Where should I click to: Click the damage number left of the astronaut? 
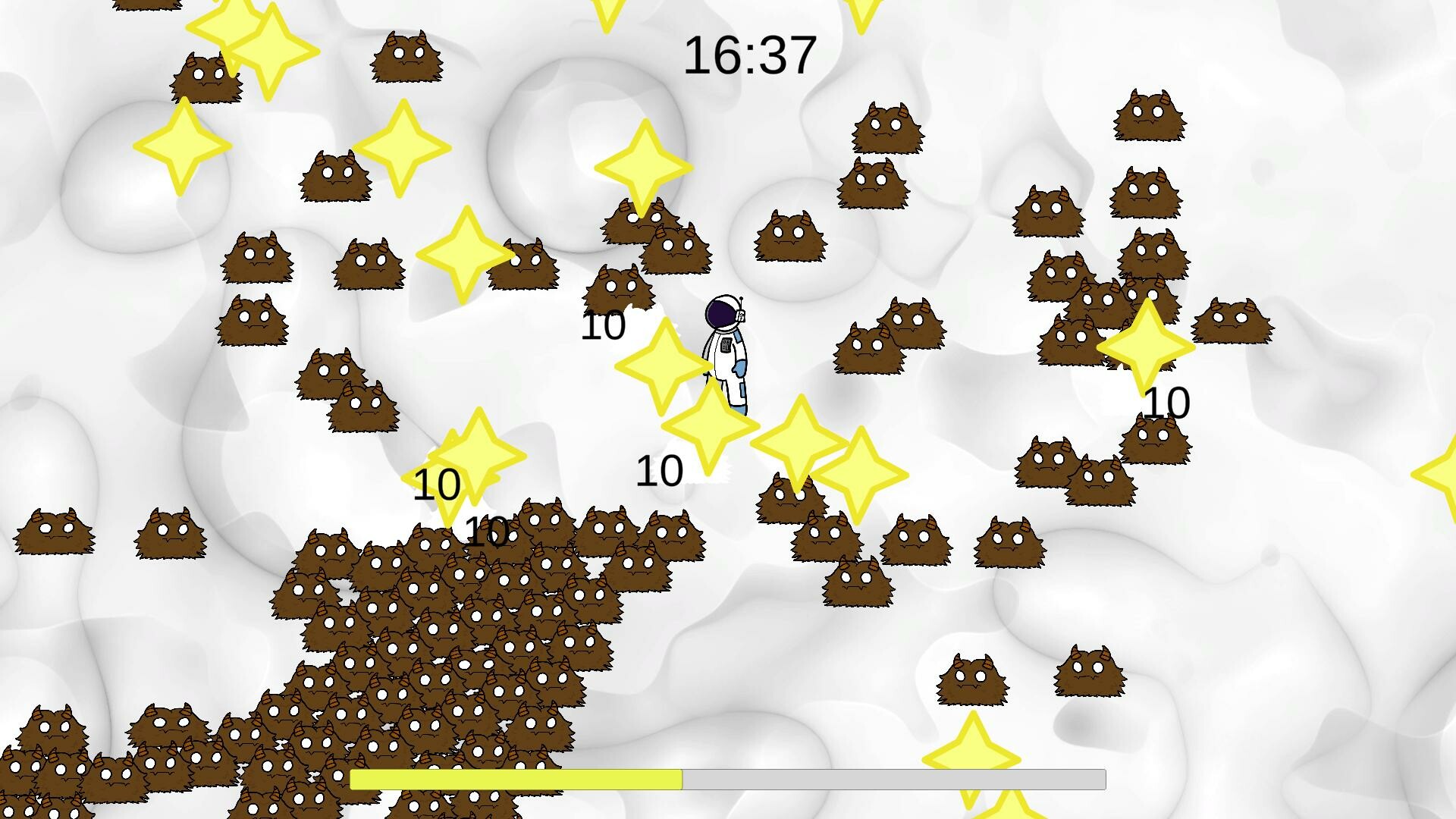pos(604,328)
